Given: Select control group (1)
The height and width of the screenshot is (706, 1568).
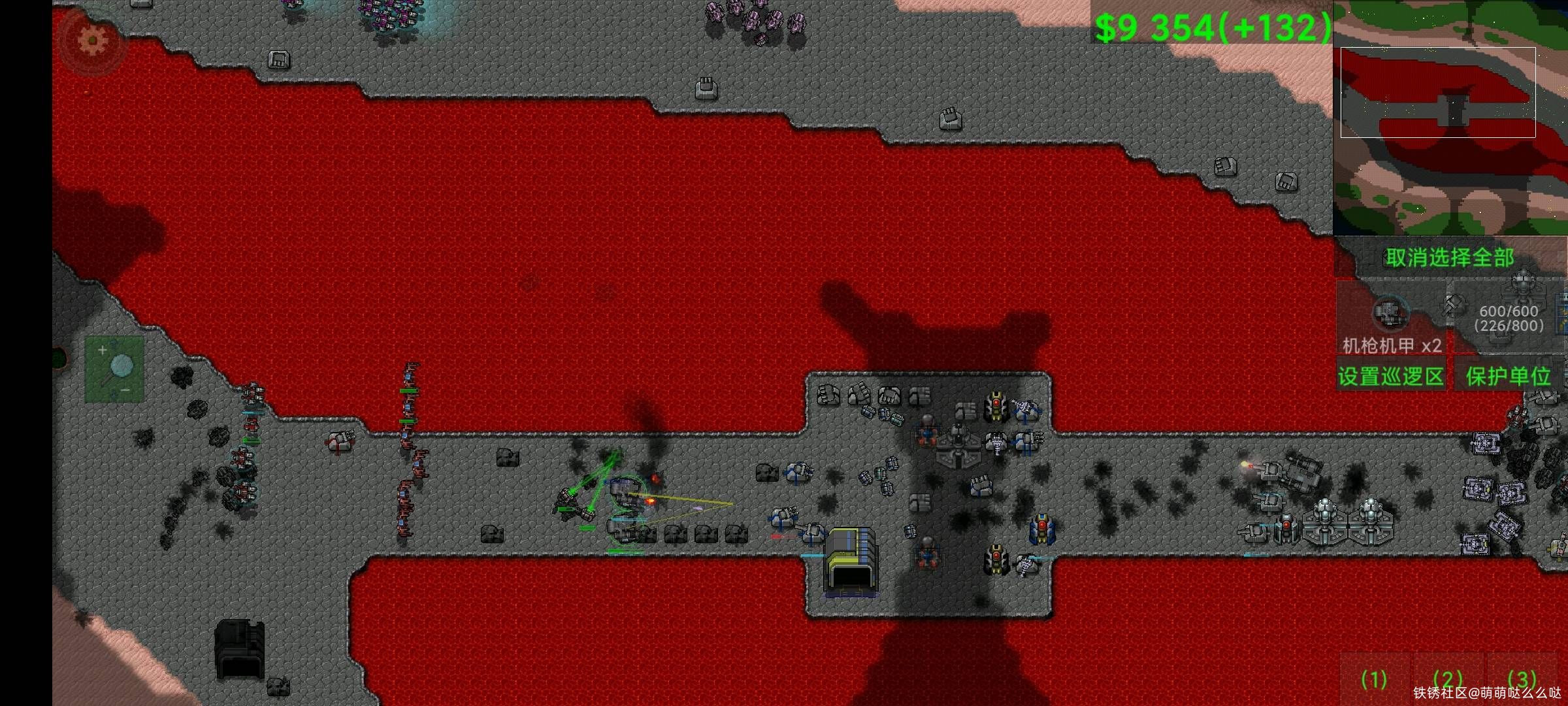Looking at the screenshot, I should click(1374, 680).
